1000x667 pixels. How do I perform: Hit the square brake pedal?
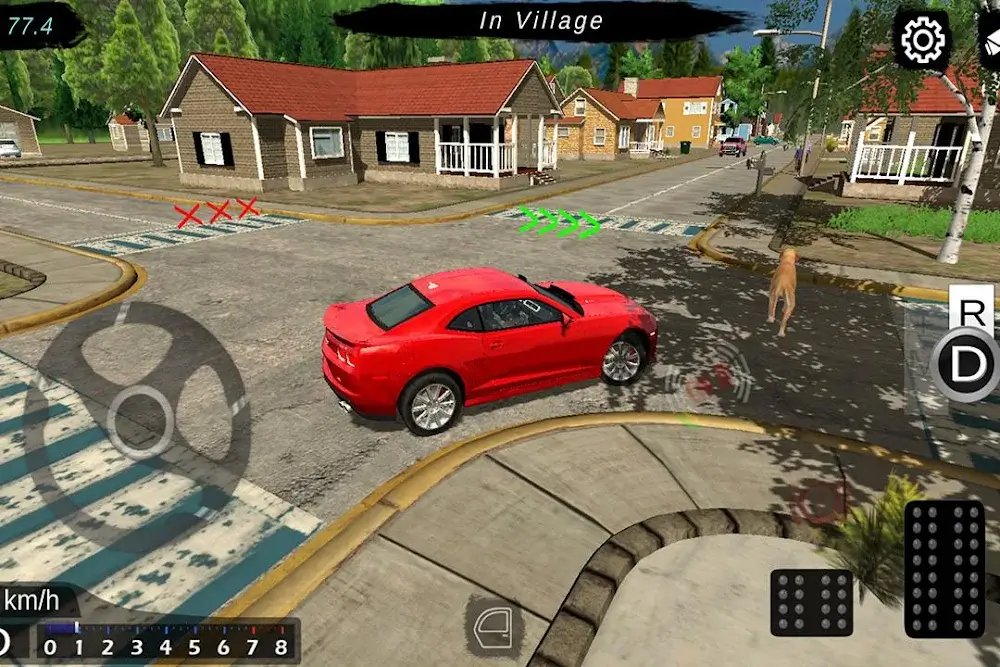tap(811, 602)
